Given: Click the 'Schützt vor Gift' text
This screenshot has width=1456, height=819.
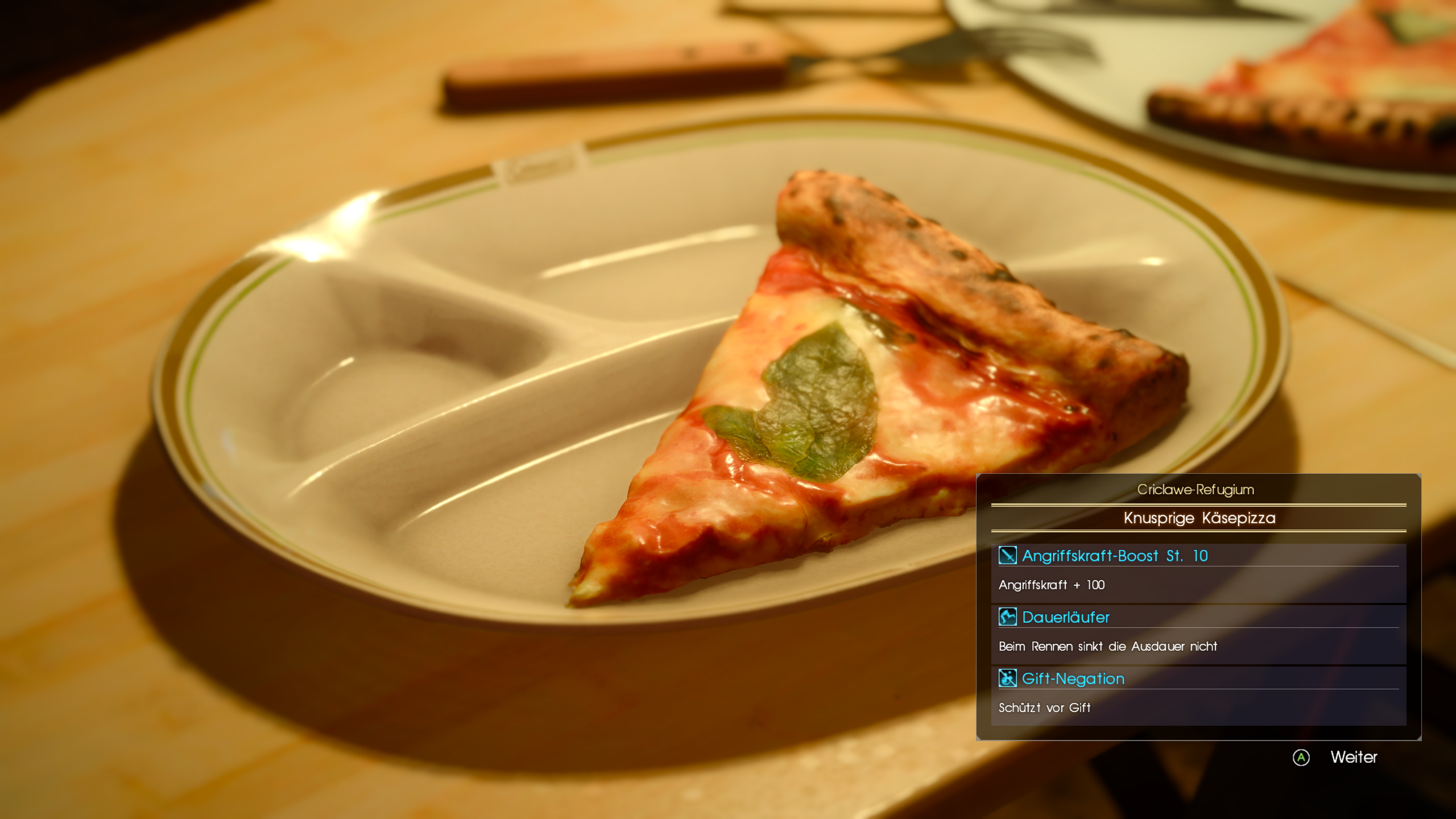Looking at the screenshot, I should click(1045, 708).
